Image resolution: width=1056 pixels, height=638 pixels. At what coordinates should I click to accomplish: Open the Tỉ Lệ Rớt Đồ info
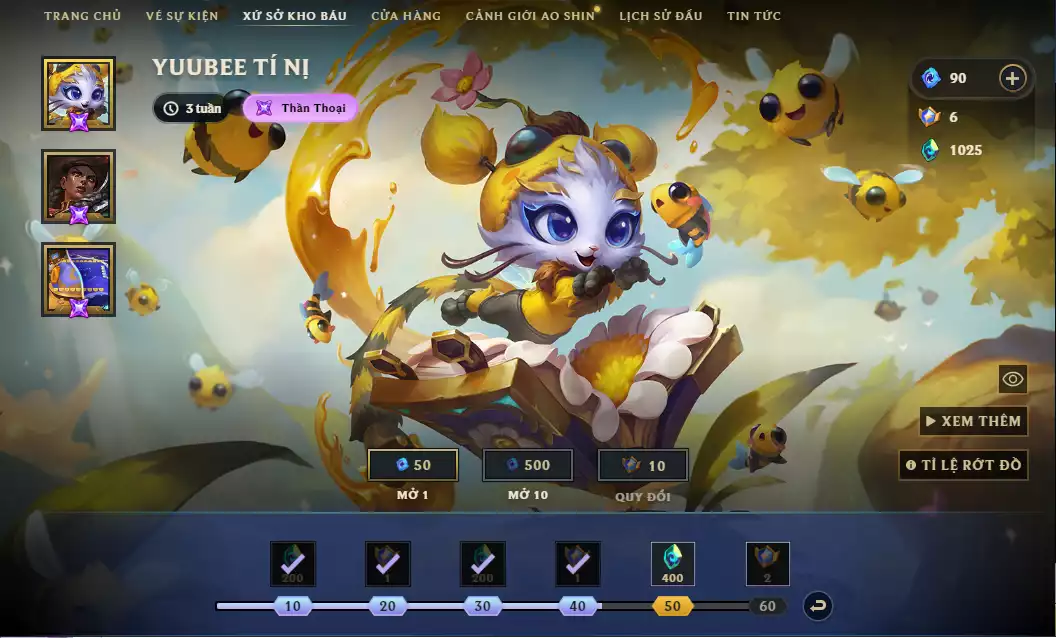click(x=963, y=465)
